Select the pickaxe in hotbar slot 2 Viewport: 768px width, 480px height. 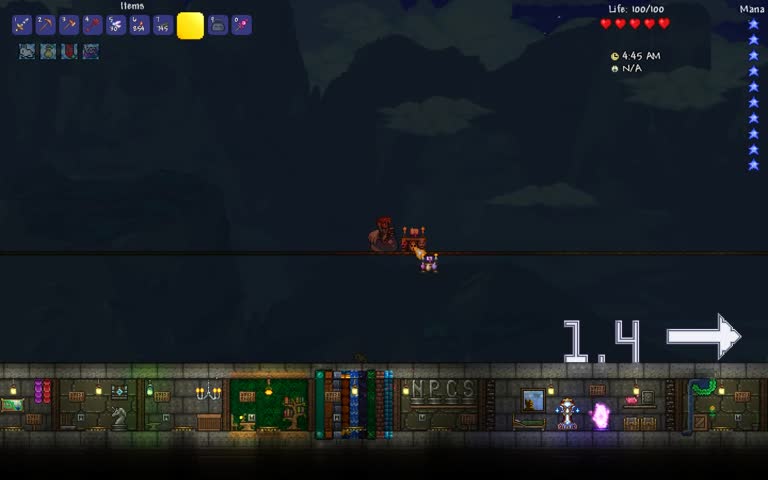tap(45, 25)
